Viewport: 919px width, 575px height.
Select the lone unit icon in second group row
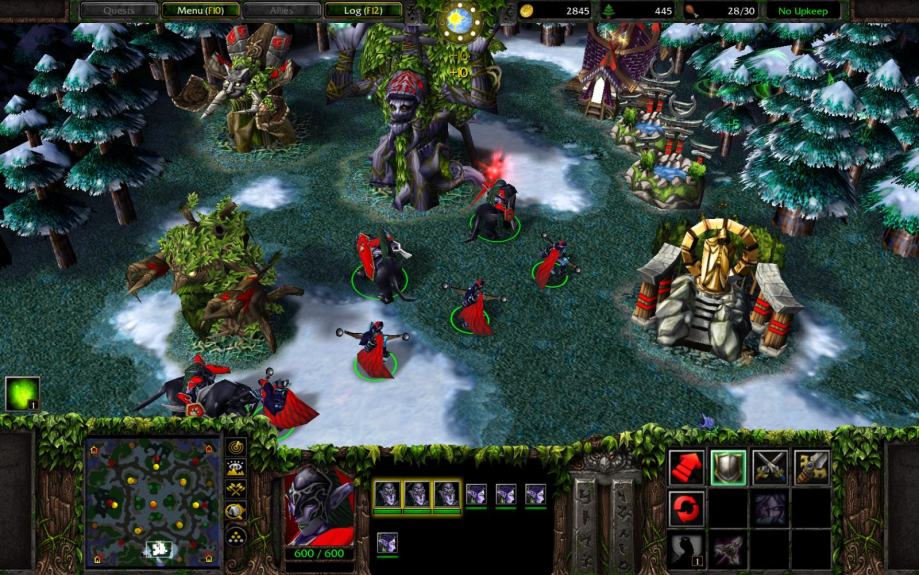coord(388,543)
